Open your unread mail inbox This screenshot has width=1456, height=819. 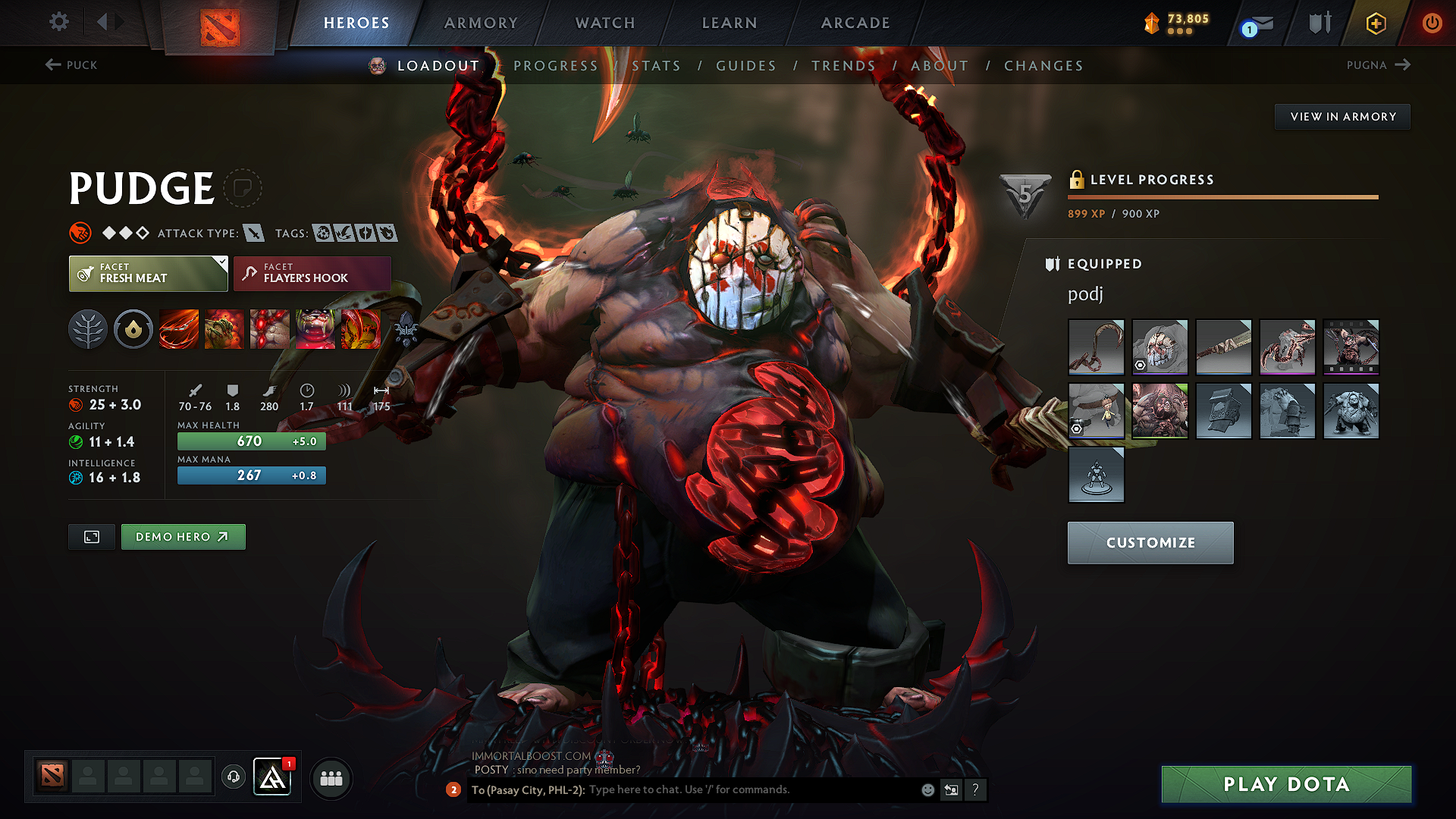click(x=1254, y=23)
